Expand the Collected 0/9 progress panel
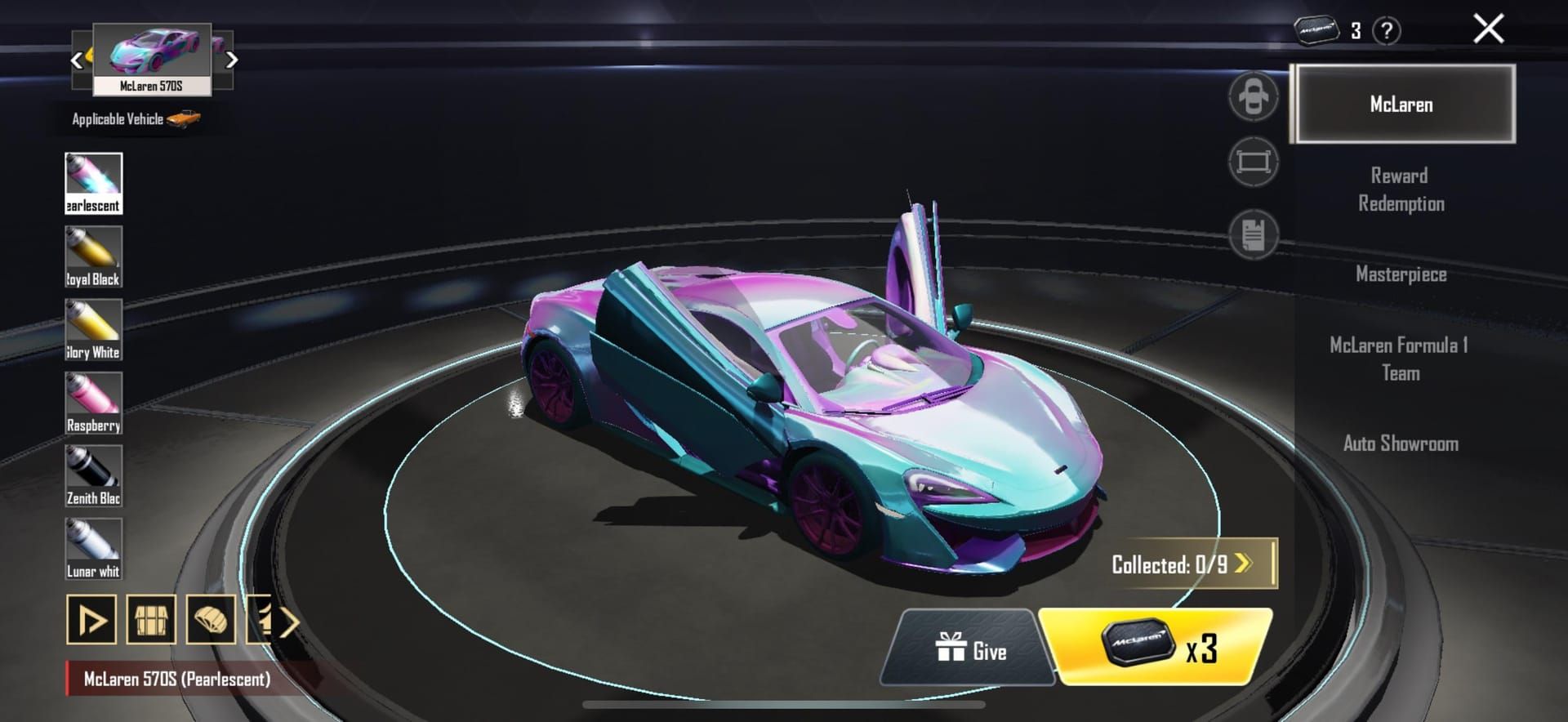Viewport: 1568px width, 722px height. (1188, 564)
